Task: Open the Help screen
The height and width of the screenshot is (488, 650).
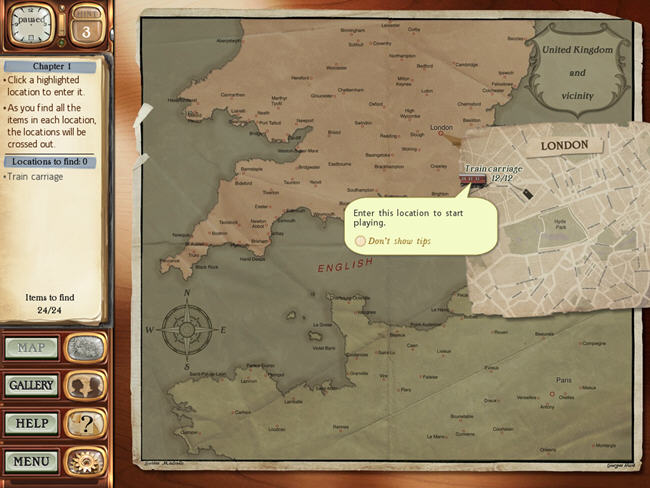Action: 31,423
